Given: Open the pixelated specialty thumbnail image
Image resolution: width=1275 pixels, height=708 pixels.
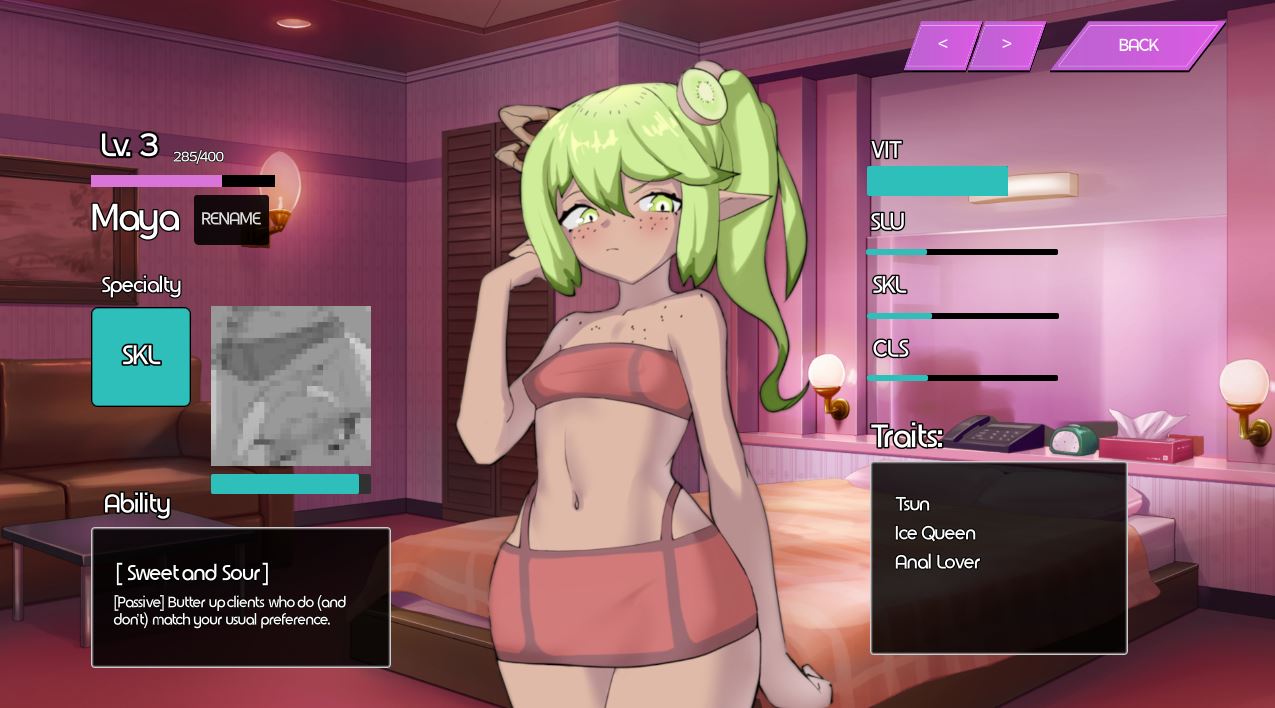Looking at the screenshot, I should point(291,386).
